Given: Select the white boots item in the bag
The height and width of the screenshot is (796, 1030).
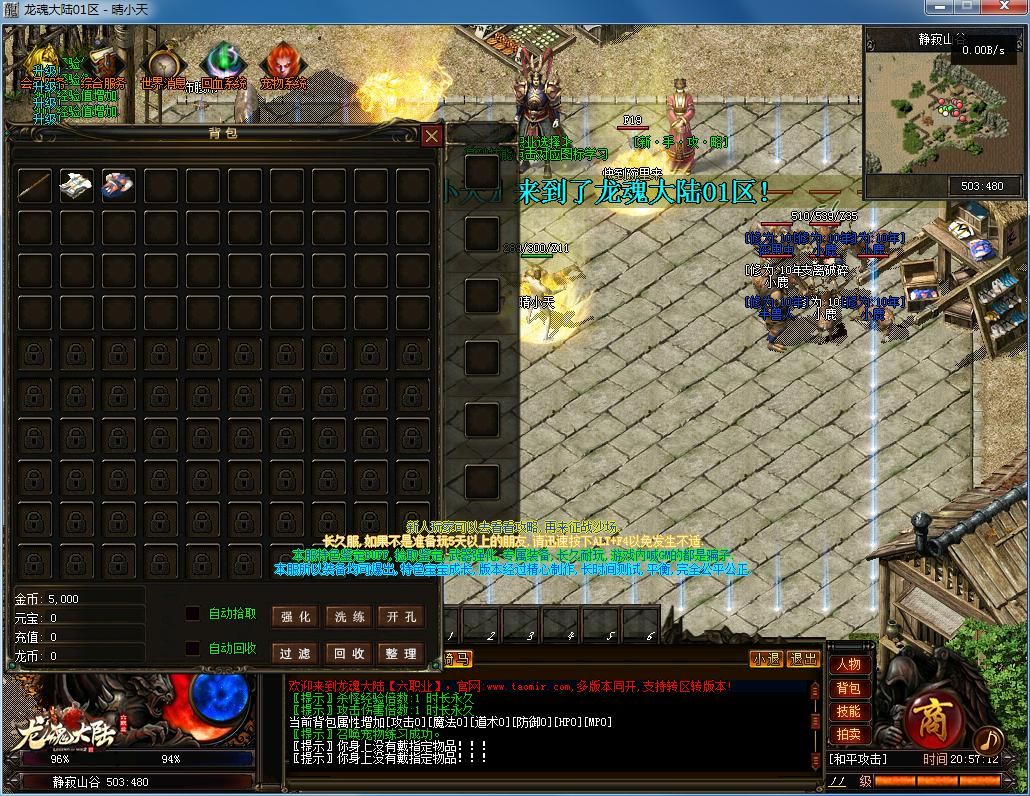Looking at the screenshot, I should coord(76,185).
